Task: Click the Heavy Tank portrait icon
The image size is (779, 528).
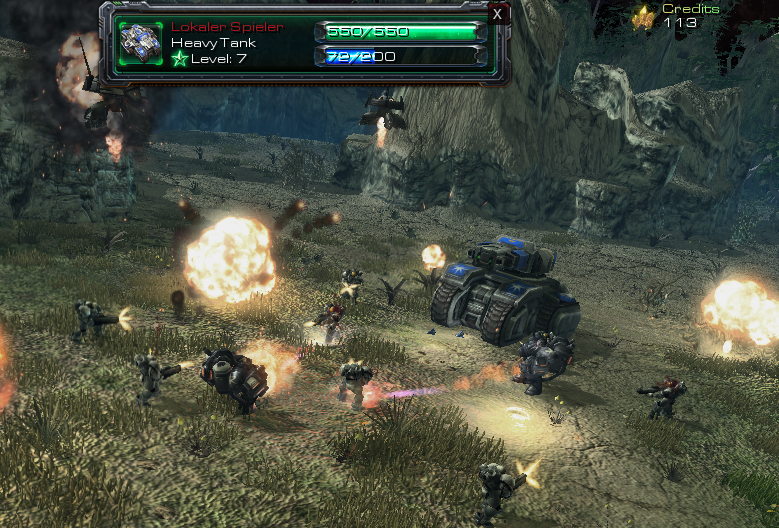Action: click(141, 41)
